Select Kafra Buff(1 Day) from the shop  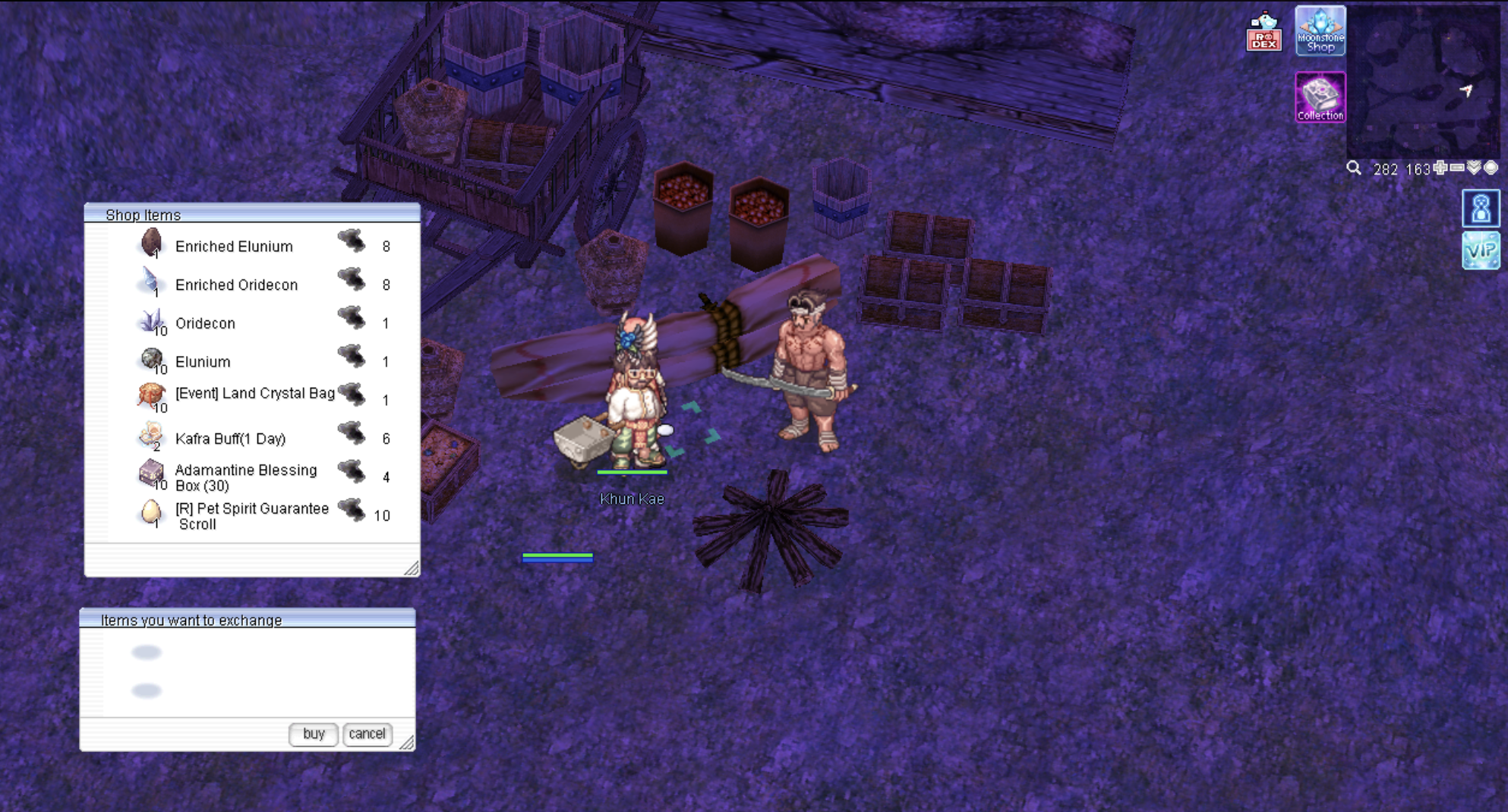(230, 439)
